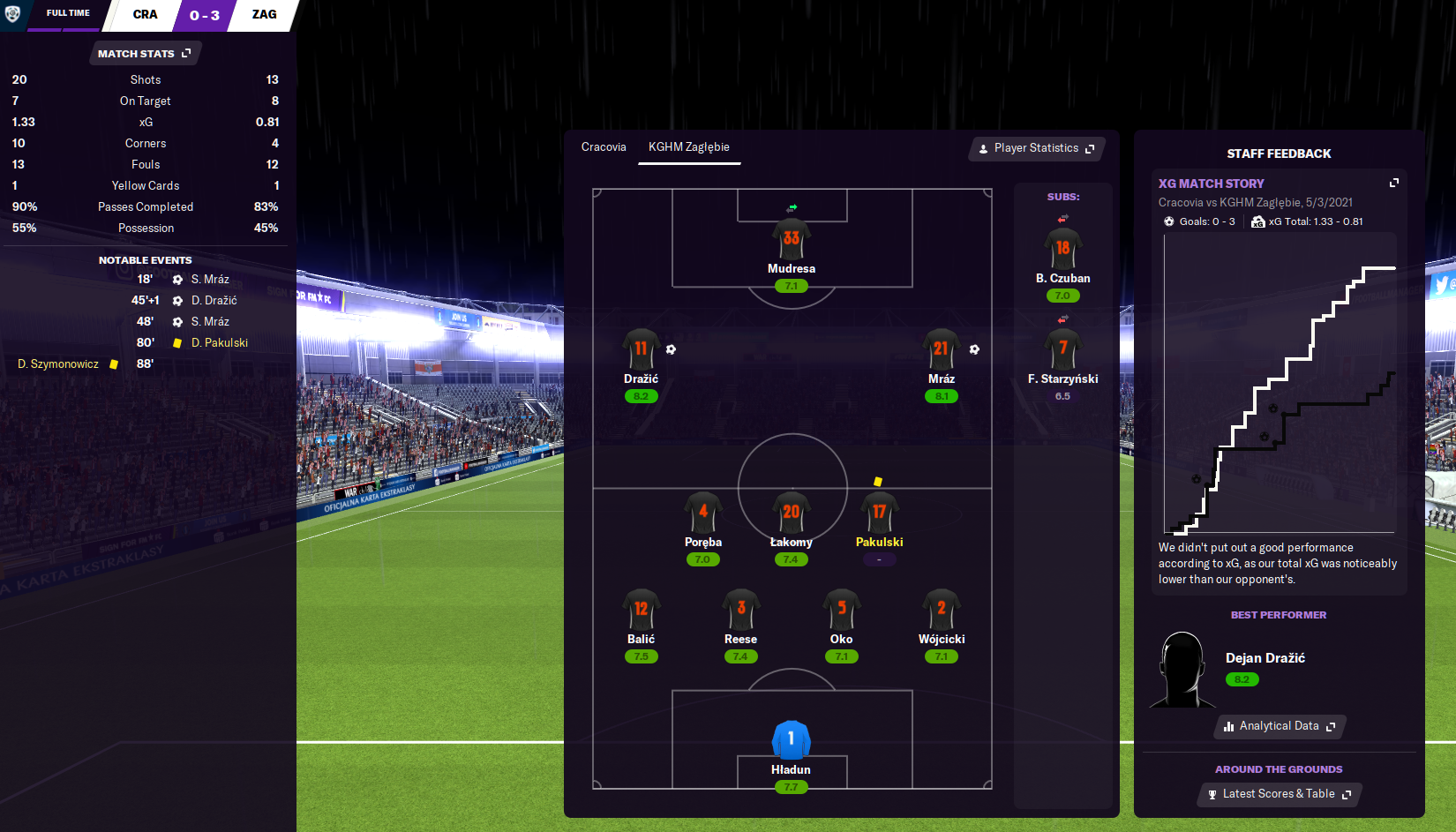This screenshot has width=1456, height=832.
Task: Select Poręba's number 4 shirt
Action: coord(702,513)
